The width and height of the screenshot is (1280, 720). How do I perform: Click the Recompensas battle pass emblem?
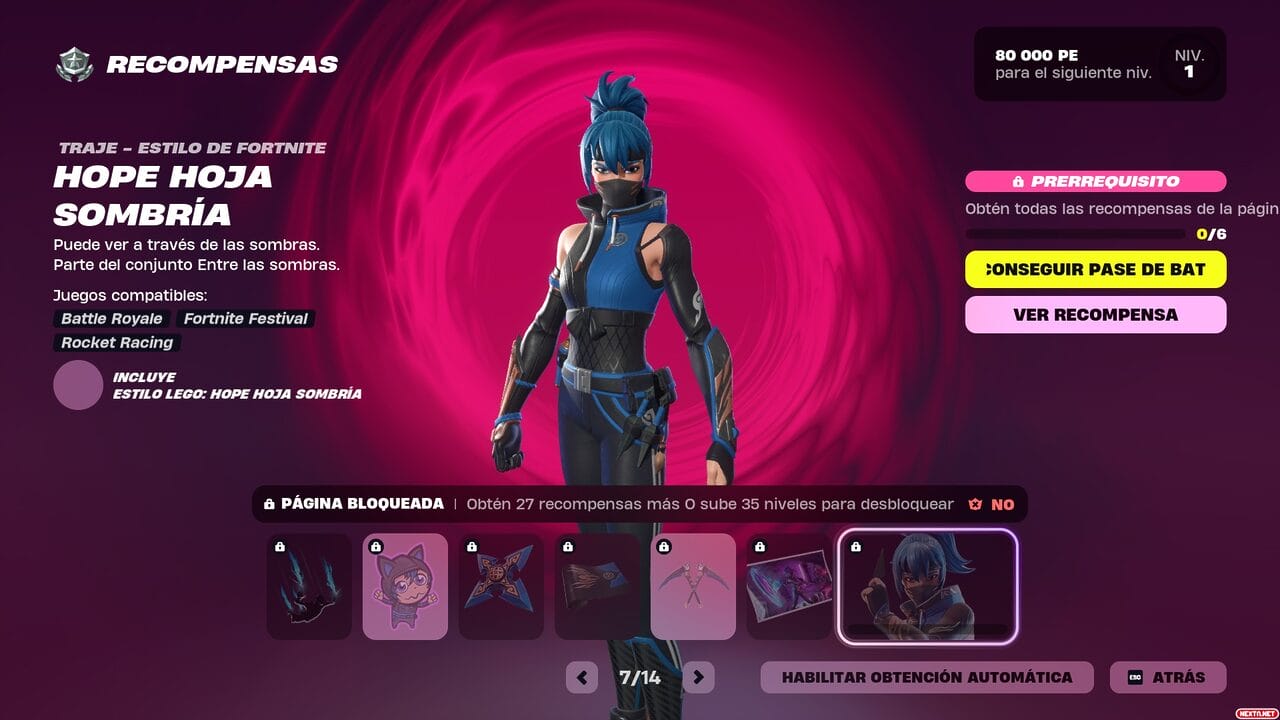point(74,65)
